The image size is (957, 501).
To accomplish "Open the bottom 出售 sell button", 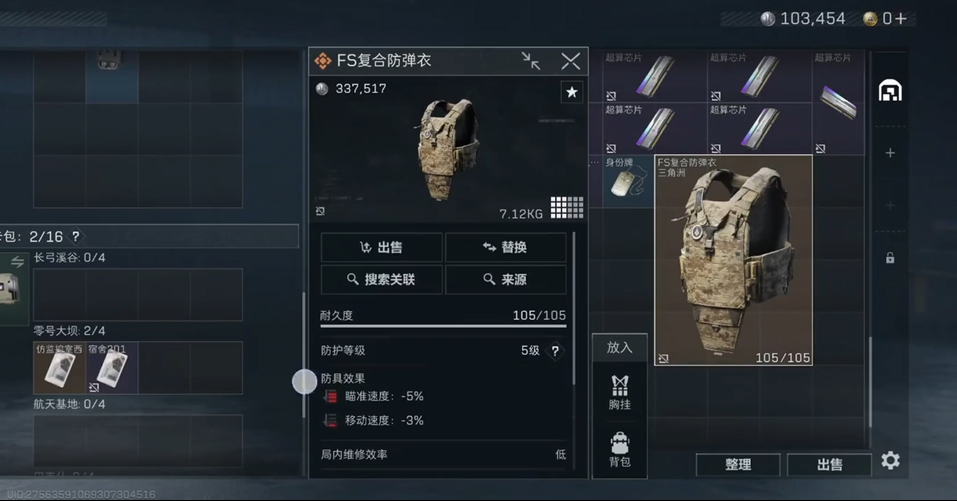I will tap(829, 464).
